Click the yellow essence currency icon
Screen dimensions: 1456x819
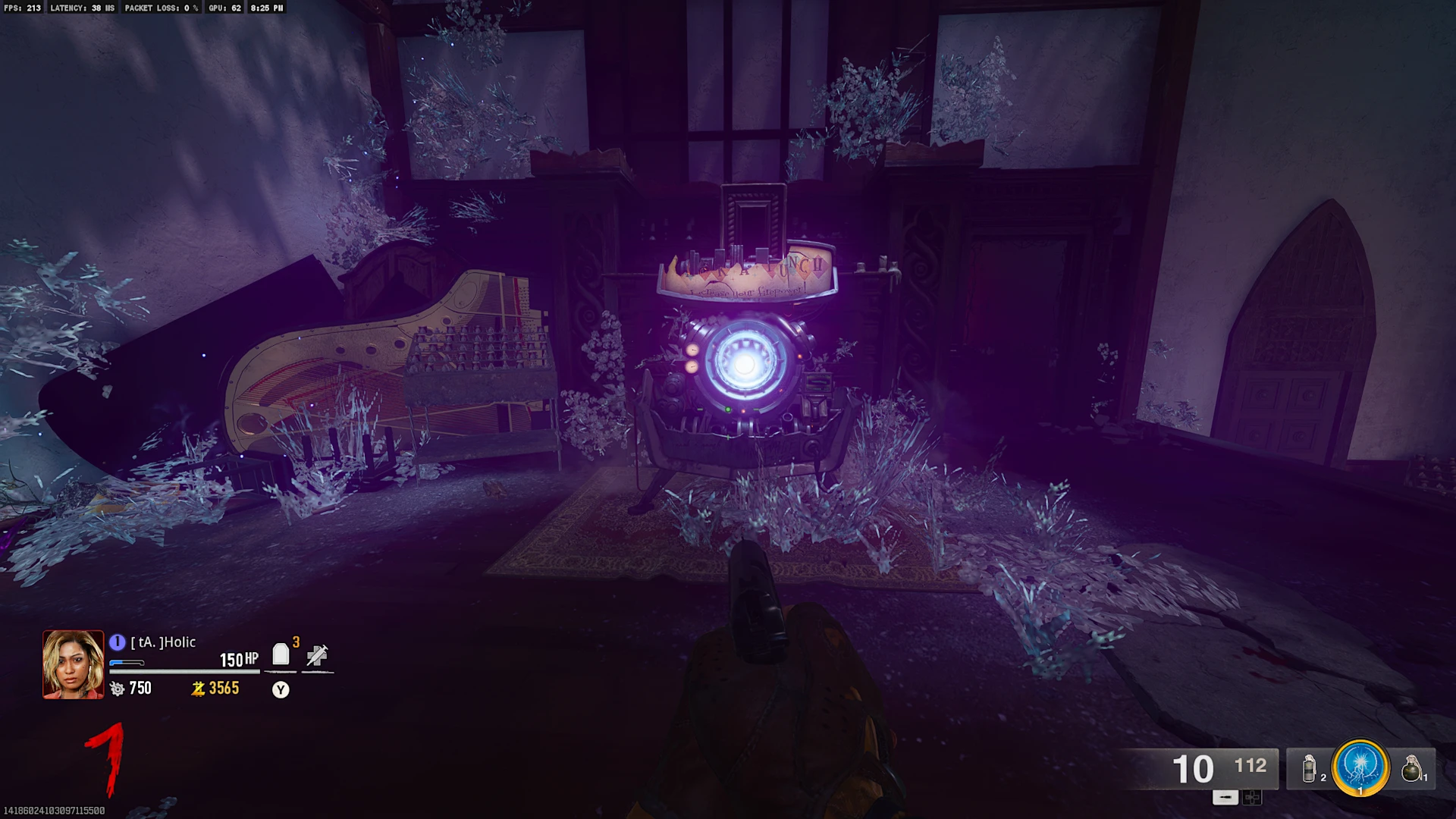click(199, 689)
